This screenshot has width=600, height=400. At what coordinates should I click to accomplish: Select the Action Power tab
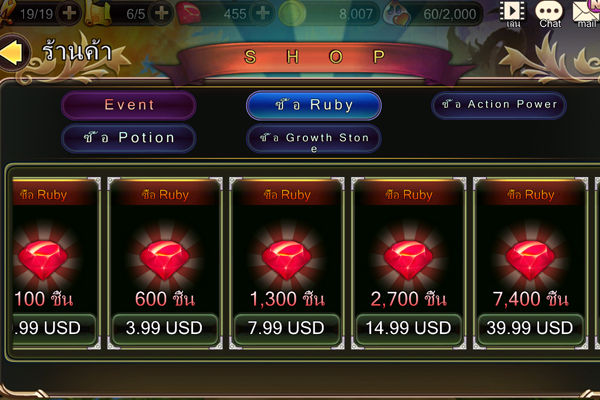click(x=499, y=104)
